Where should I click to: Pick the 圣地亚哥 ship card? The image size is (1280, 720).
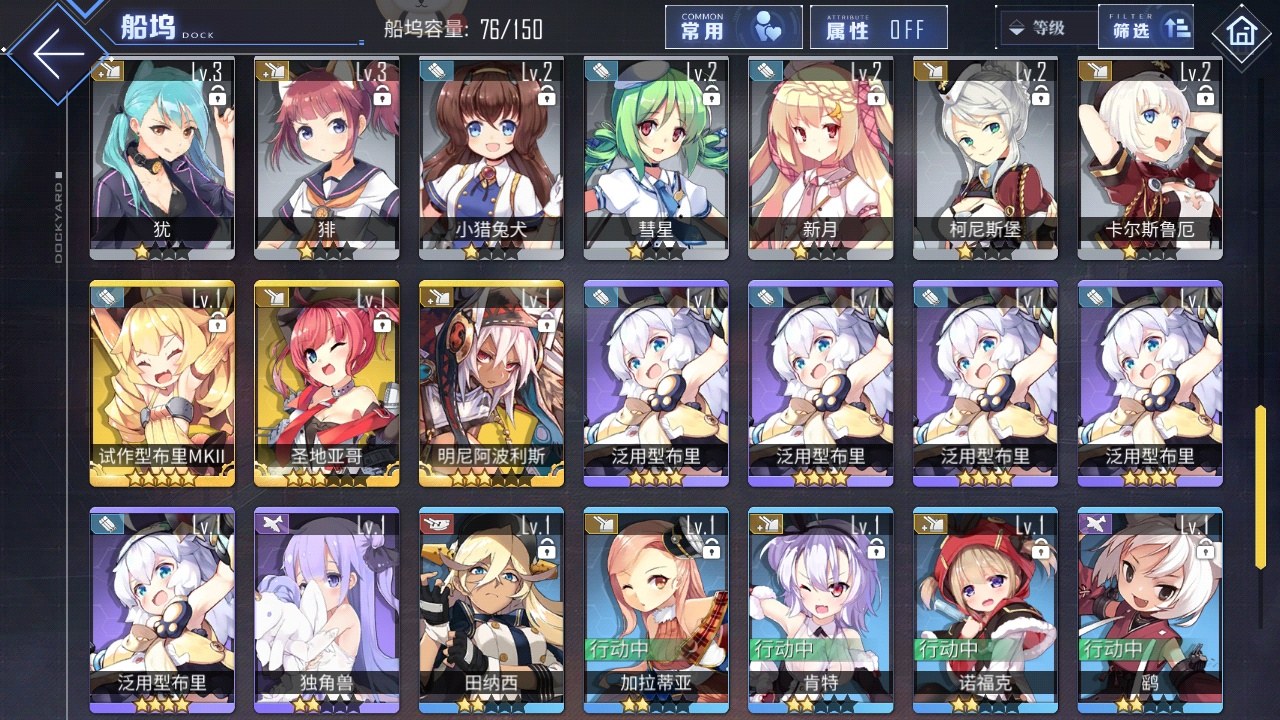click(326, 382)
